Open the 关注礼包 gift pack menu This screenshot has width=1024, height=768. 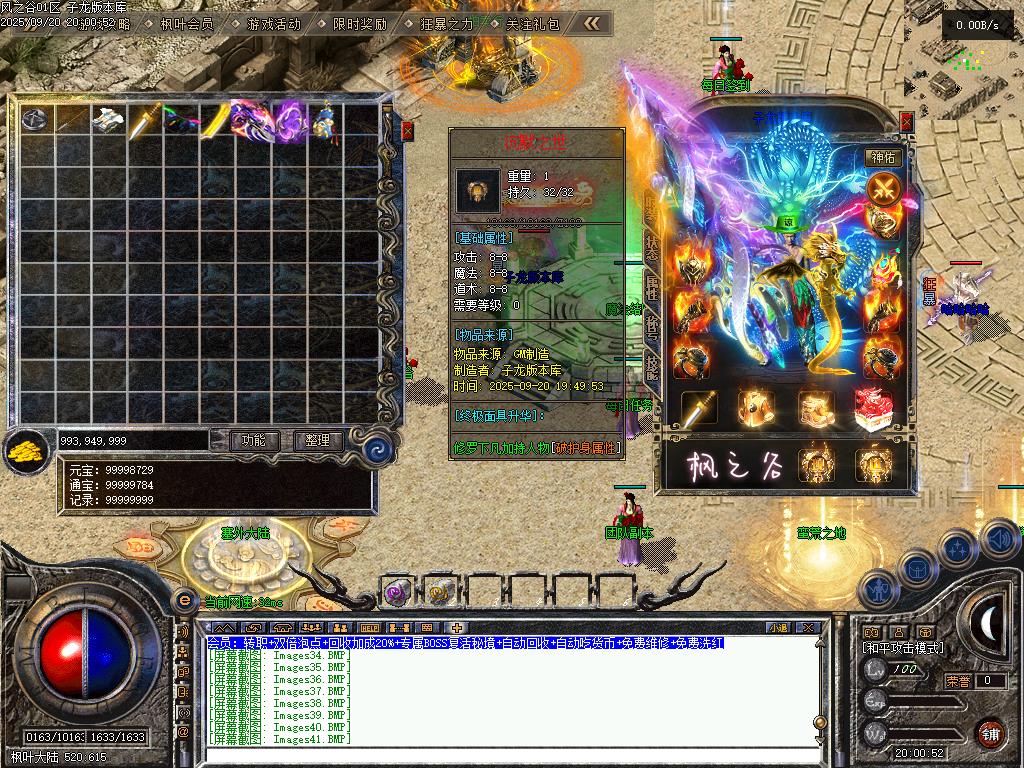tap(532, 23)
